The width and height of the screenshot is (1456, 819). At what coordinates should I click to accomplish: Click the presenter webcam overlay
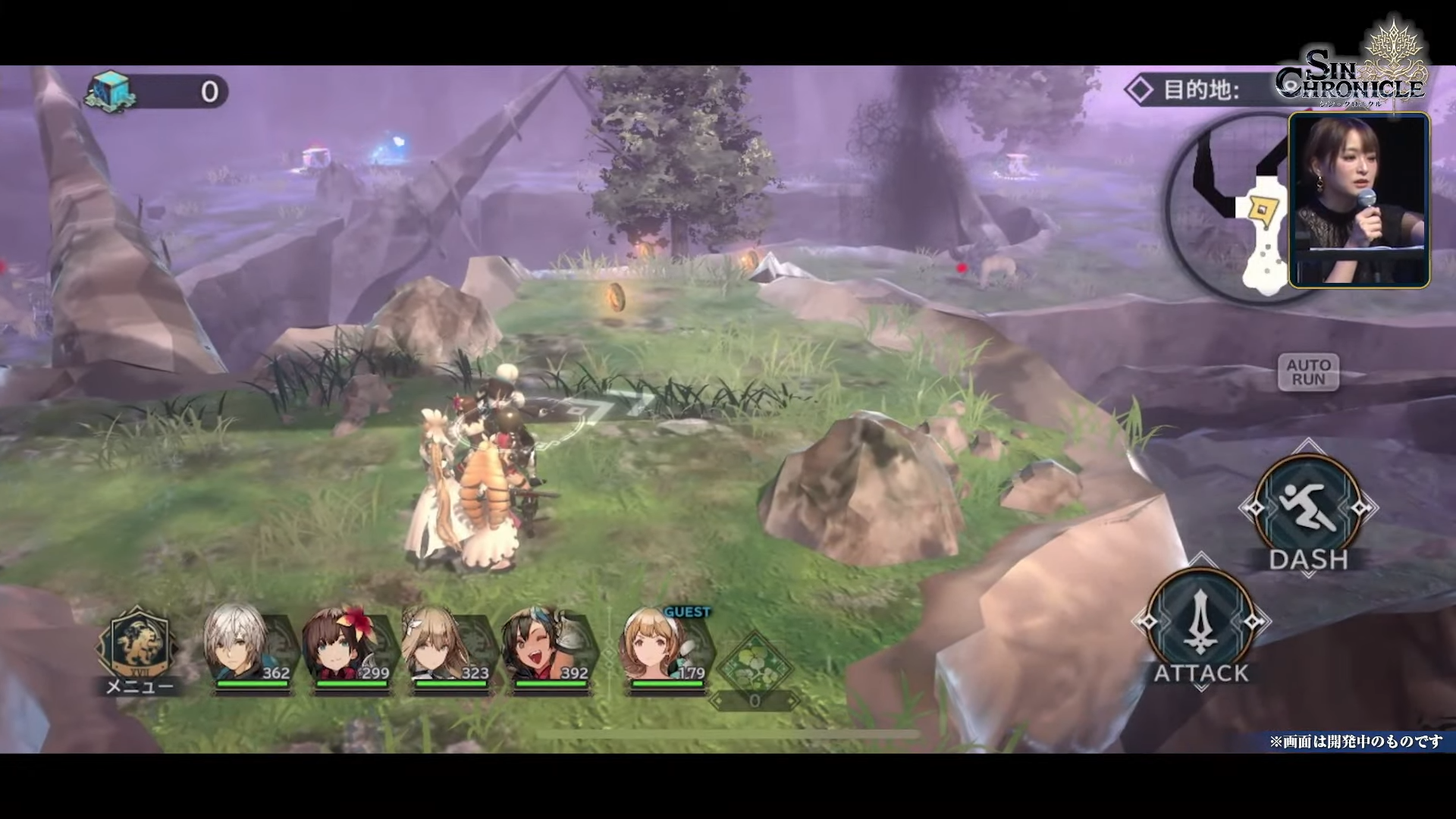click(1359, 200)
